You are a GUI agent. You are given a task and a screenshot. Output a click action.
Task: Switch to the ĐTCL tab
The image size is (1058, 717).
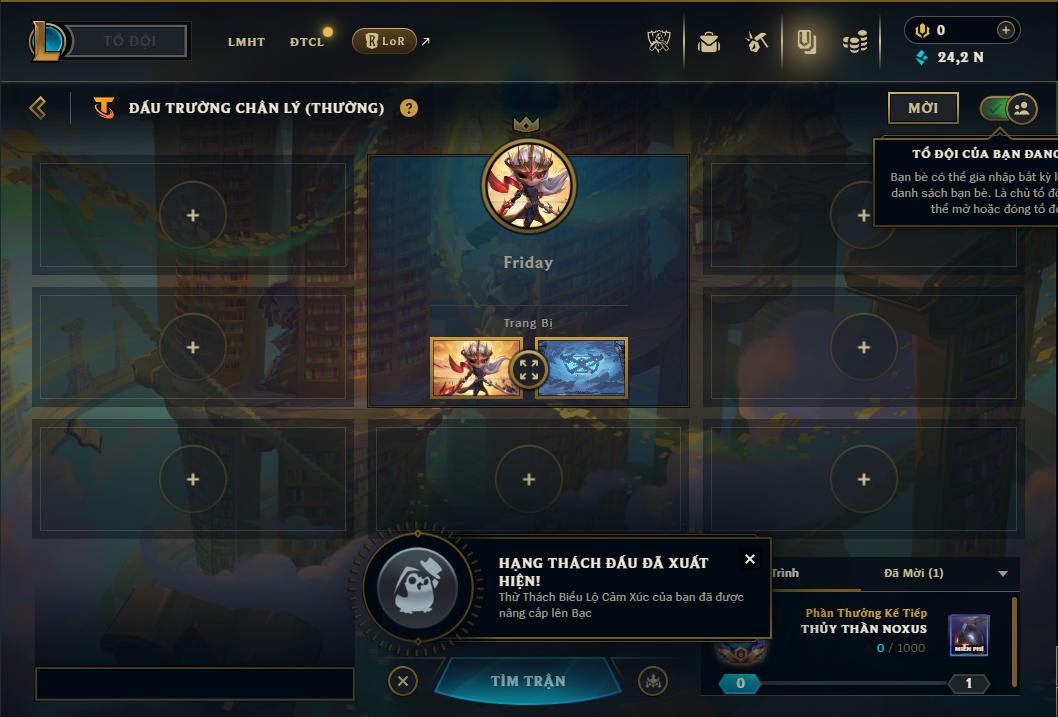307,42
